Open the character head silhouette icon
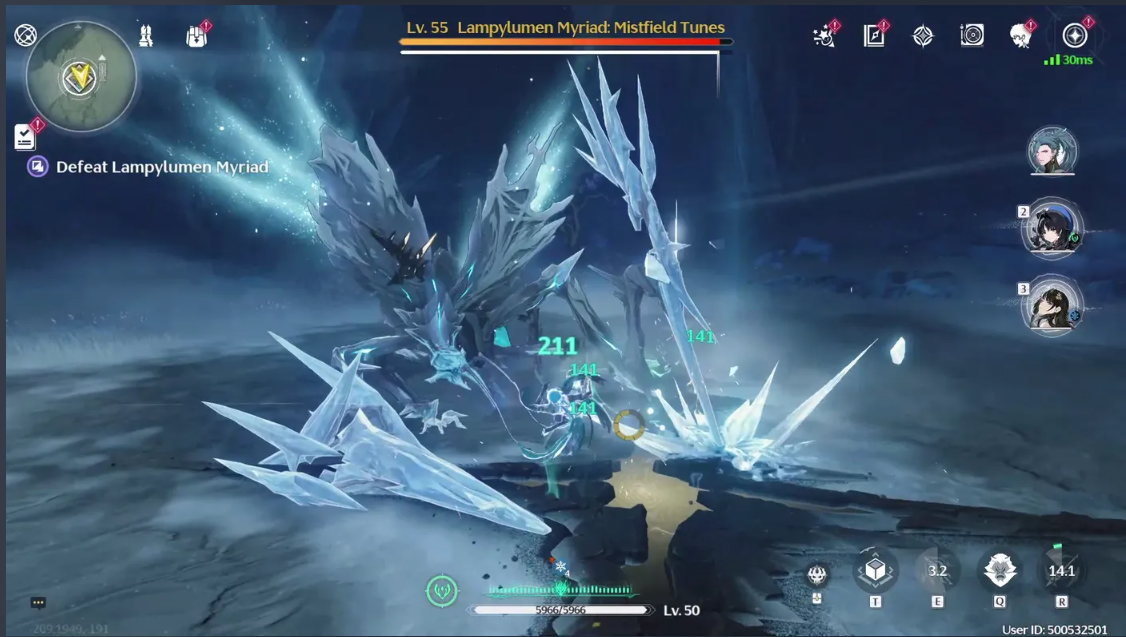 coord(1021,36)
